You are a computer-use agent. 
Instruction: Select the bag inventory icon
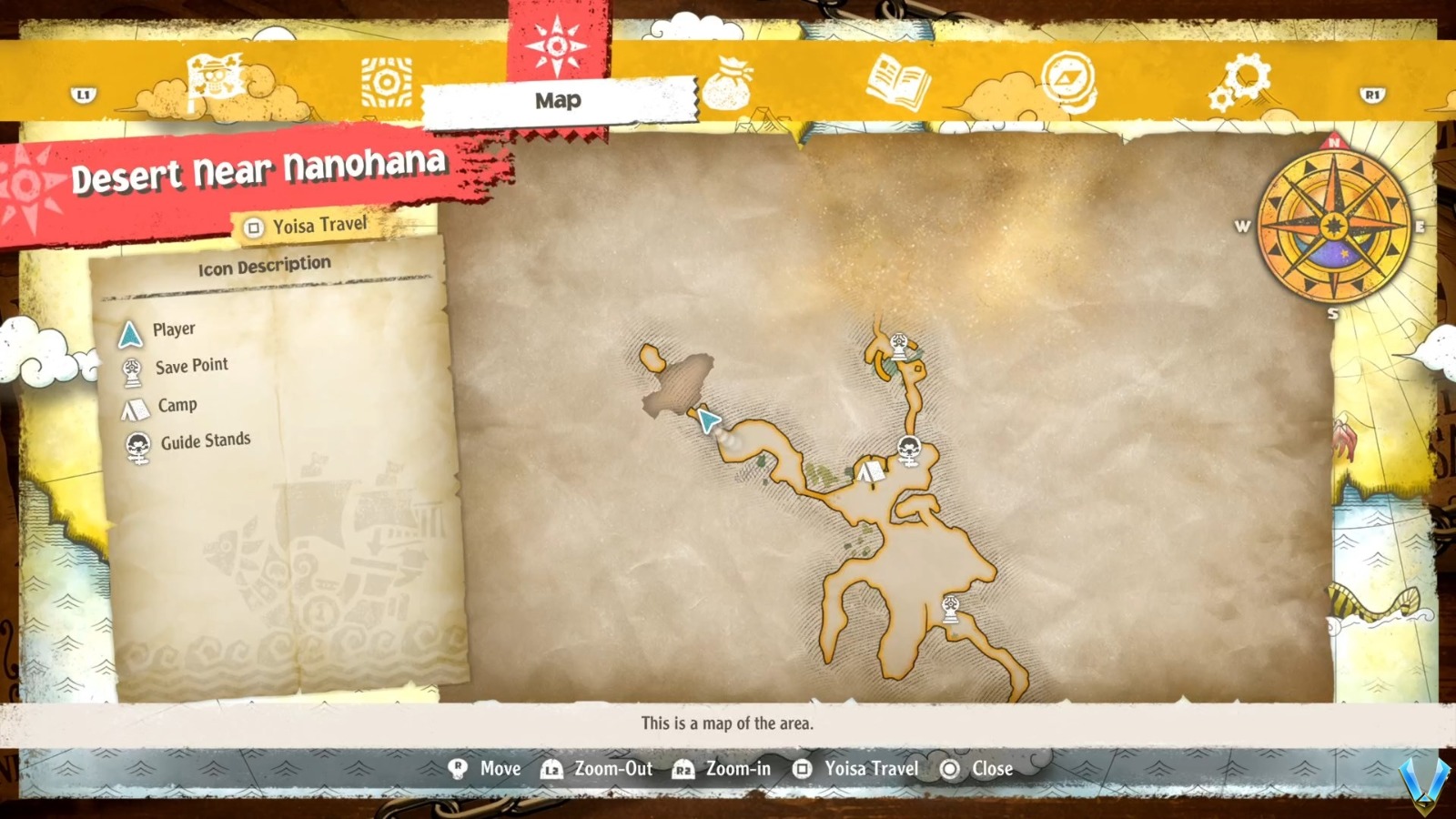click(x=728, y=84)
